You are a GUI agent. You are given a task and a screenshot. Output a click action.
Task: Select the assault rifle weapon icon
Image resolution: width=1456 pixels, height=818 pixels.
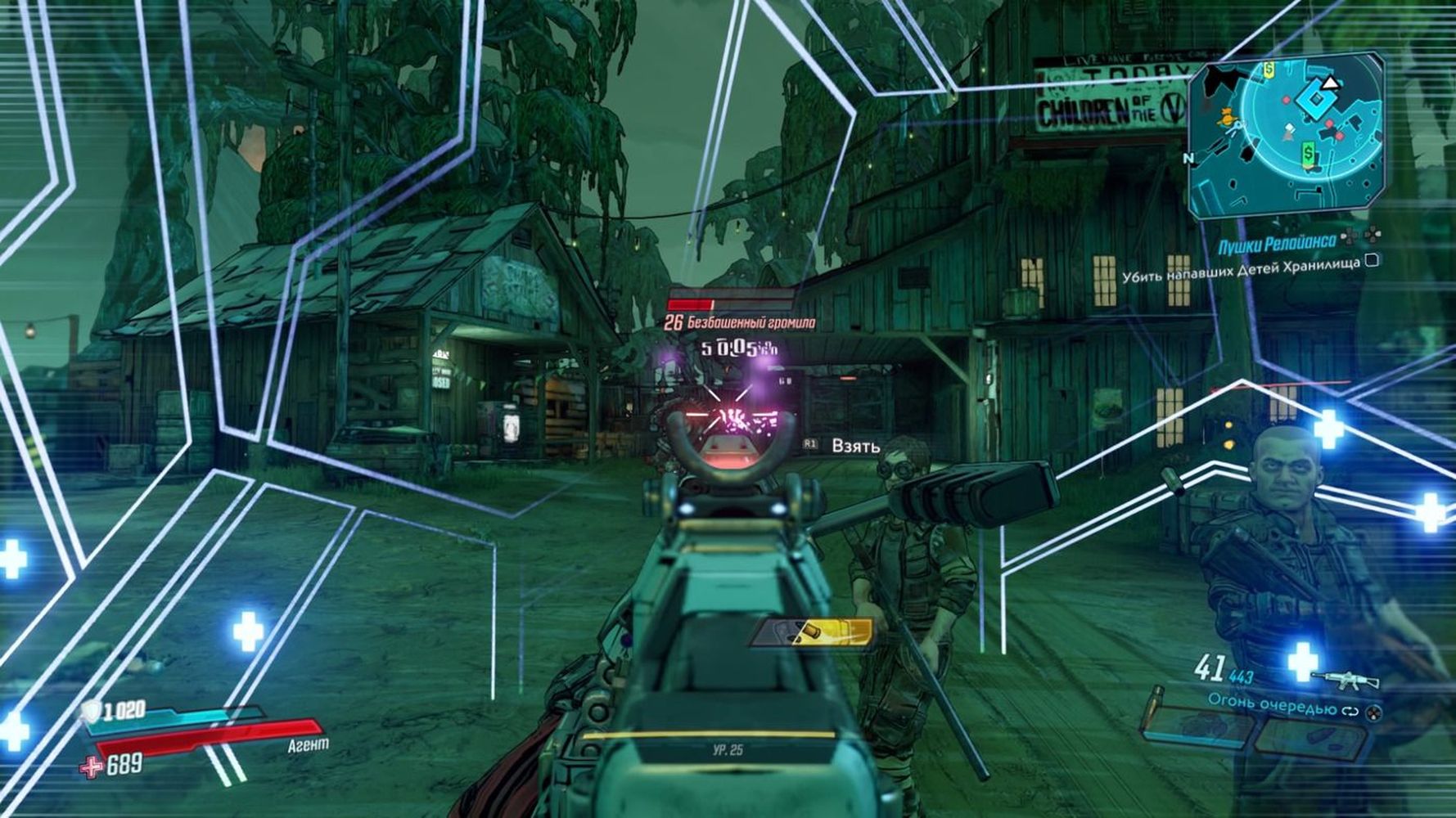pyautogui.click(x=1345, y=680)
